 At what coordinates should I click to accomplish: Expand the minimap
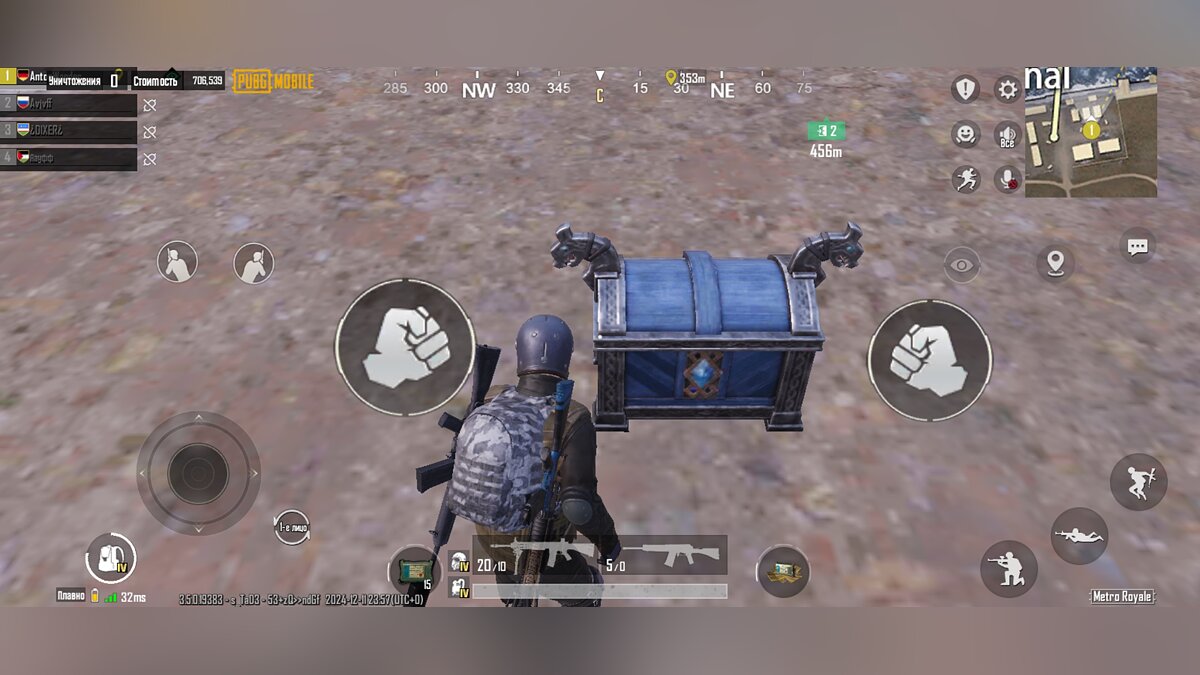tap(1090, 132)
